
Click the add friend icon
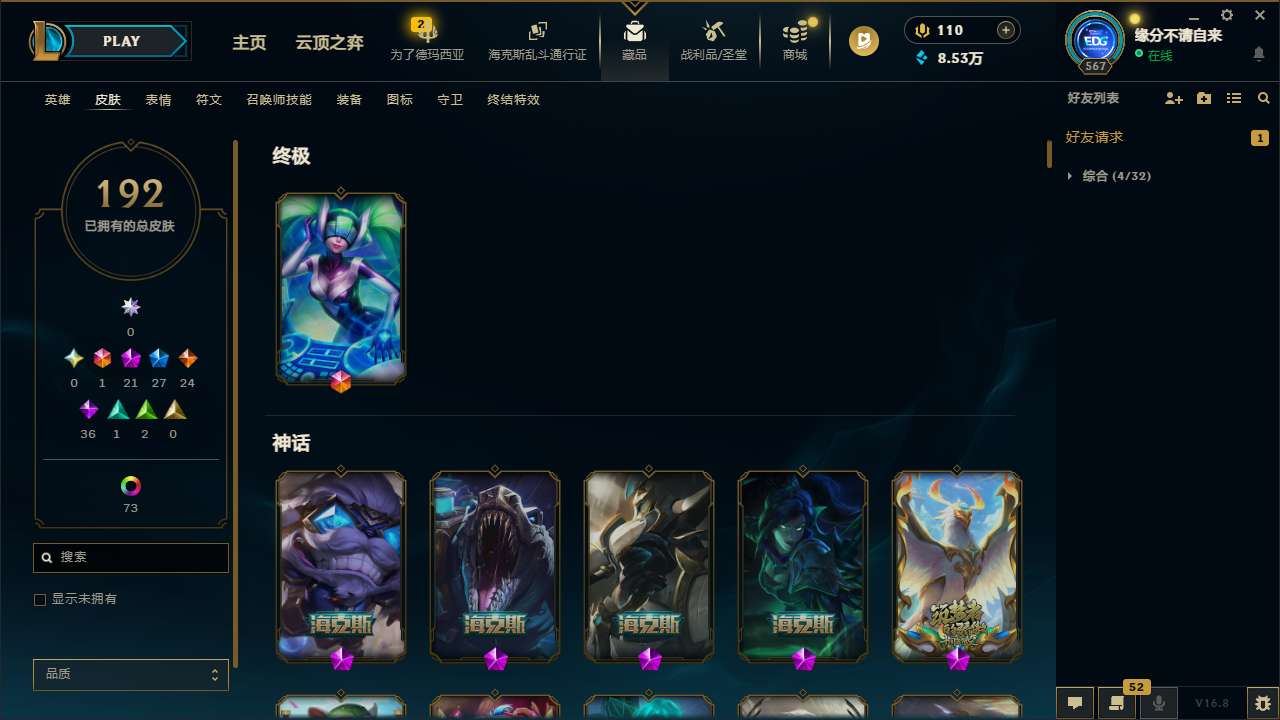pos(1173,98)
